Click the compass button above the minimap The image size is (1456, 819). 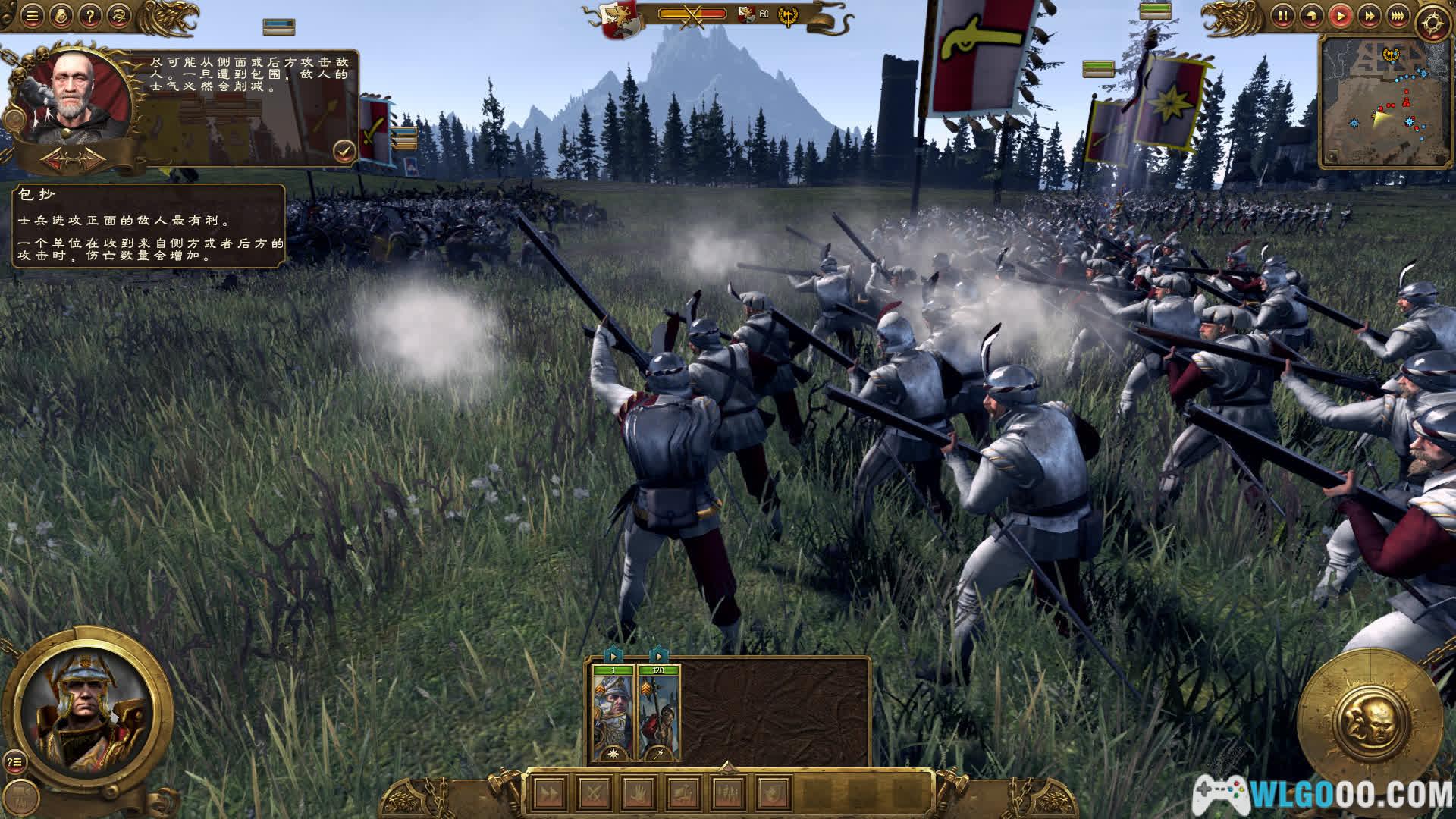coord(1432,23)
